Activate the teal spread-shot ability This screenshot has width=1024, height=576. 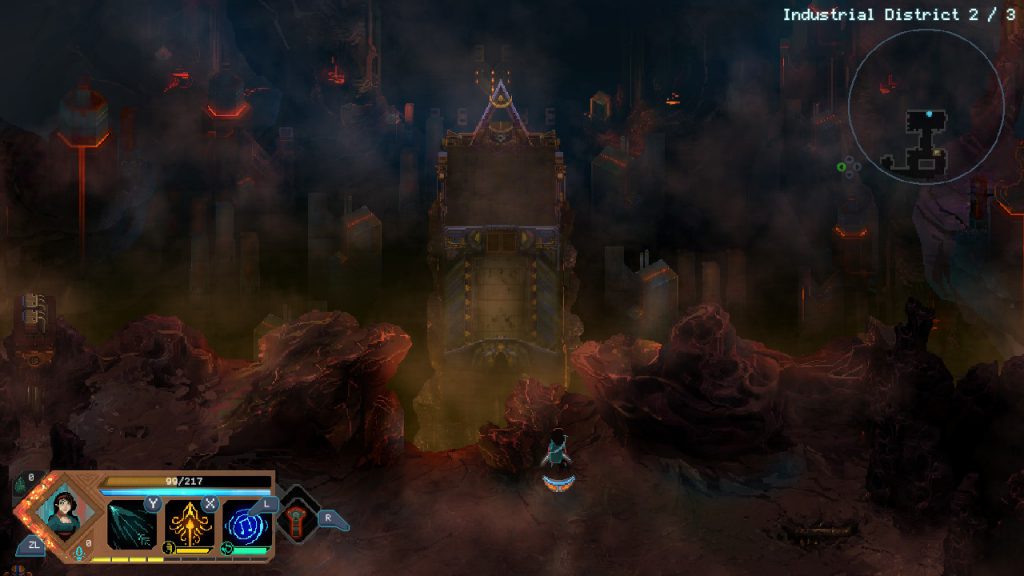133,524
